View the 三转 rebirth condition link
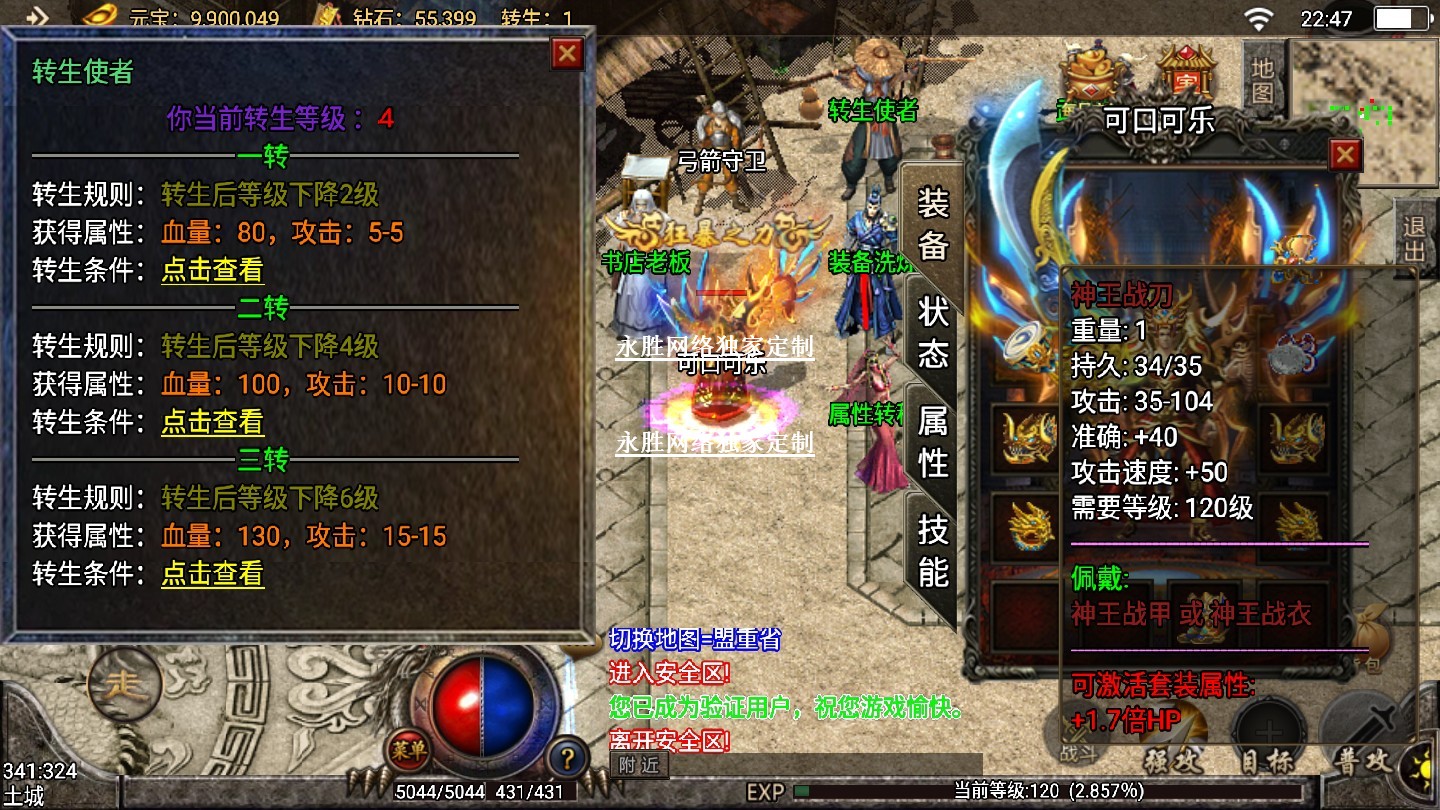1440x810 pixels. coord(212,573)
